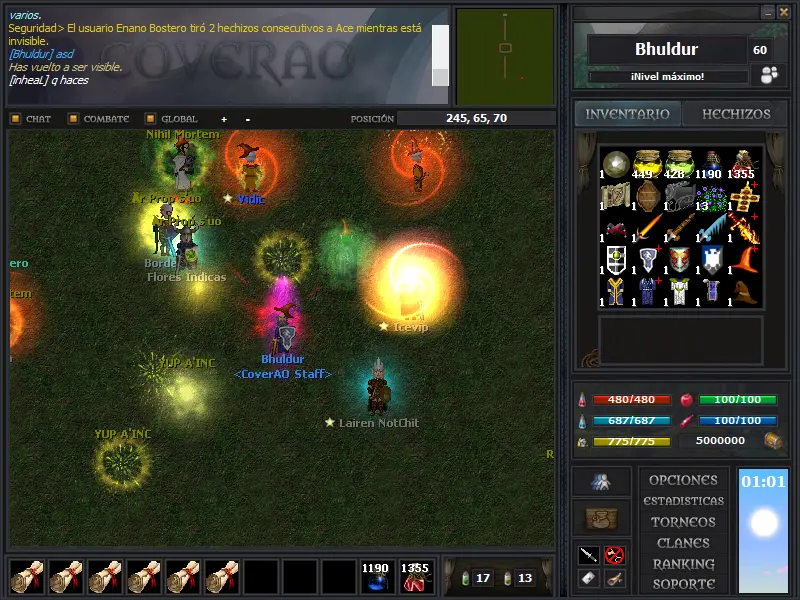Select the blue potion stack of 1190 in inventory
The image size is (800, 600).
click(x=711, y=164)
